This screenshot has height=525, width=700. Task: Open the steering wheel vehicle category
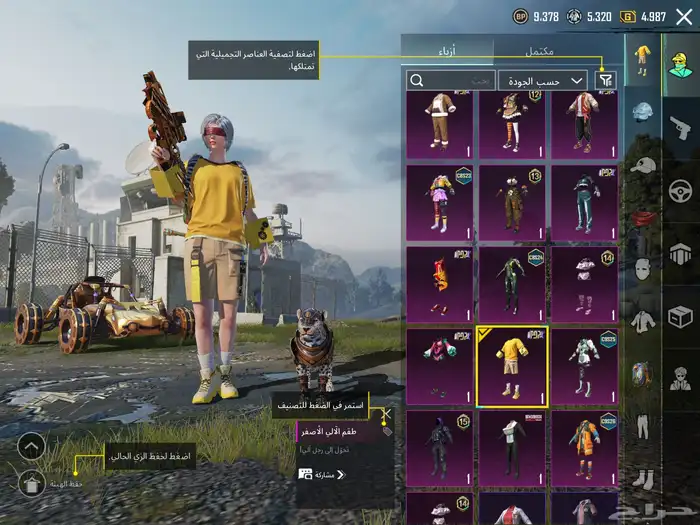[680, 190]
